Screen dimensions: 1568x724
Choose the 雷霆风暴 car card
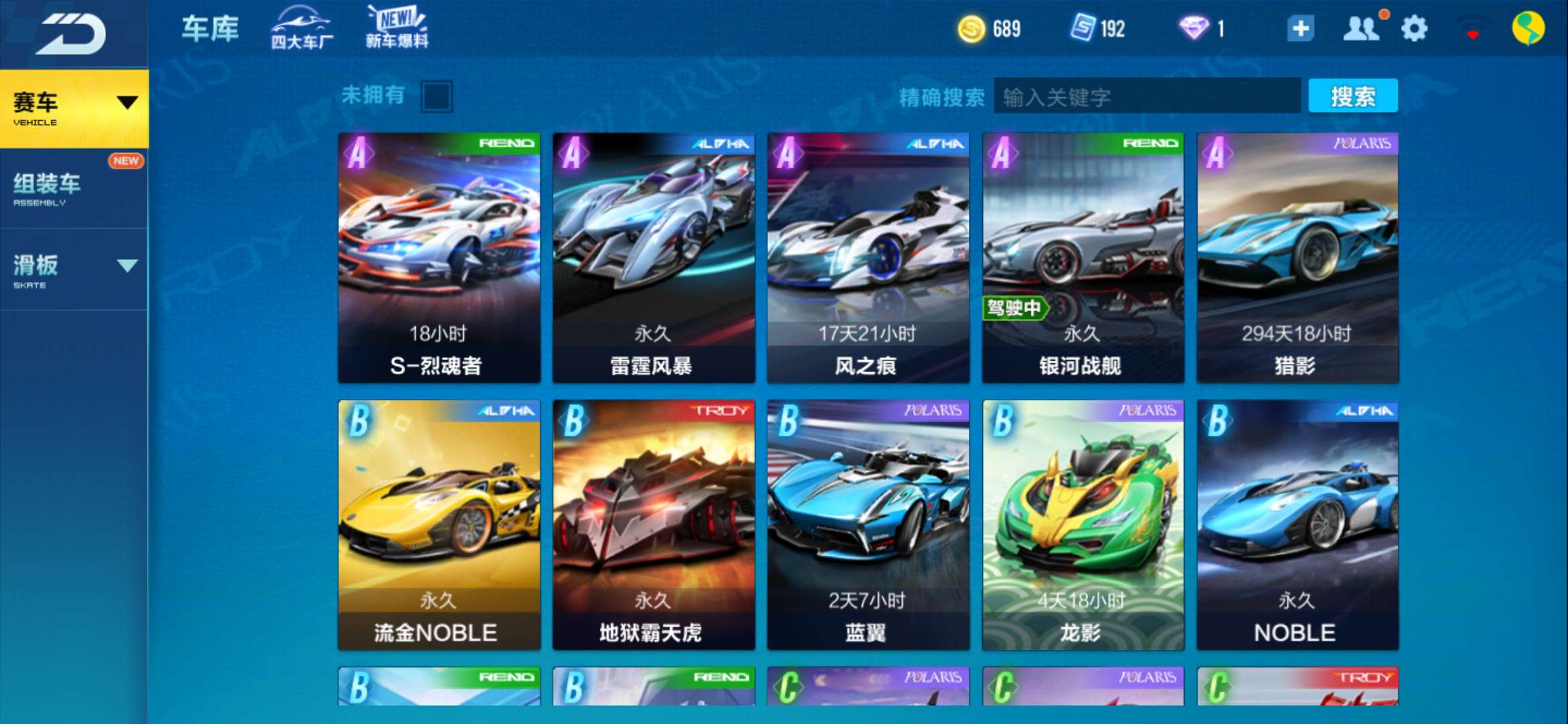[x=653, y=257]
